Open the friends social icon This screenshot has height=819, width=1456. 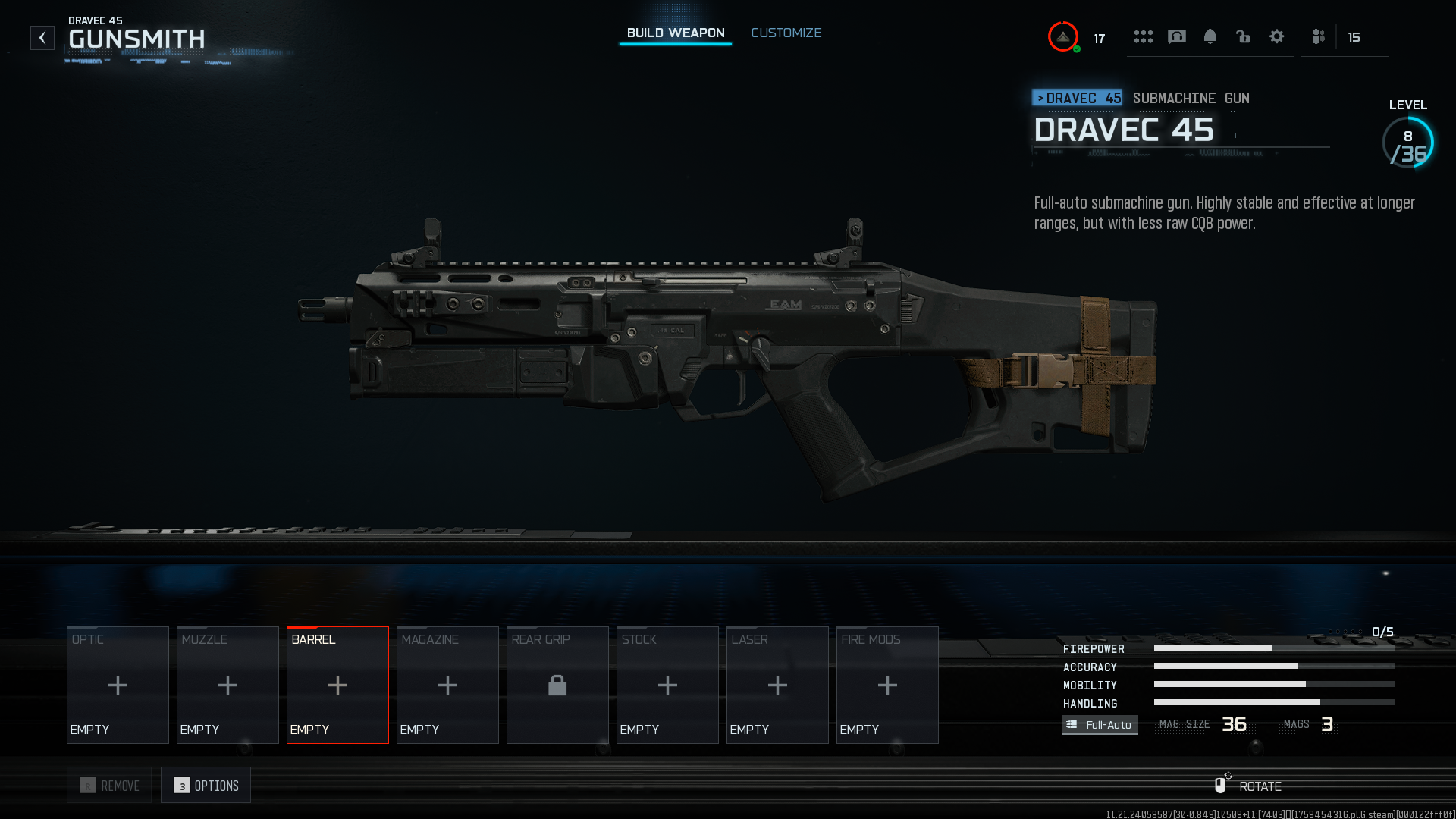pyautogui.click(x=1318, y=36)
